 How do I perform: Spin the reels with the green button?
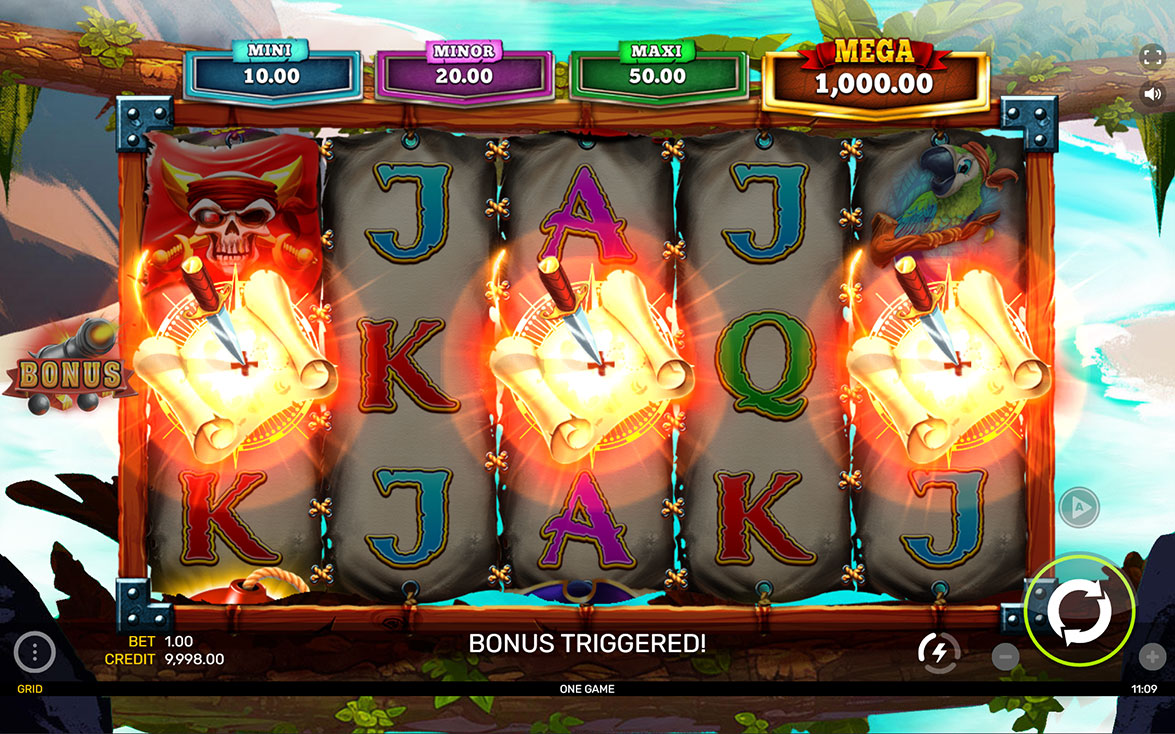pos(1079,610)
